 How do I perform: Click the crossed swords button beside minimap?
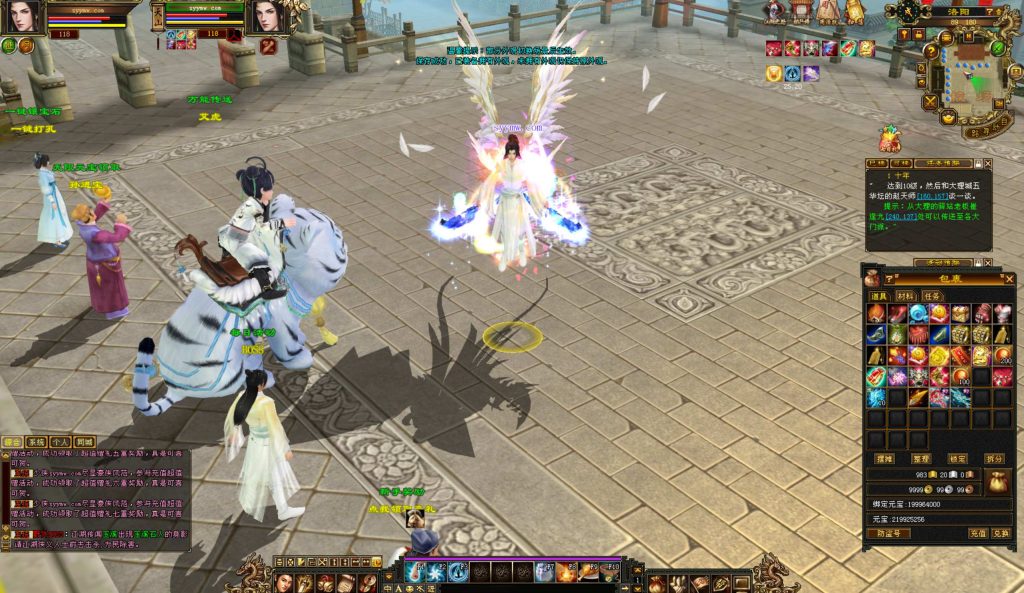pyautogui.click(x=931, y=101)
